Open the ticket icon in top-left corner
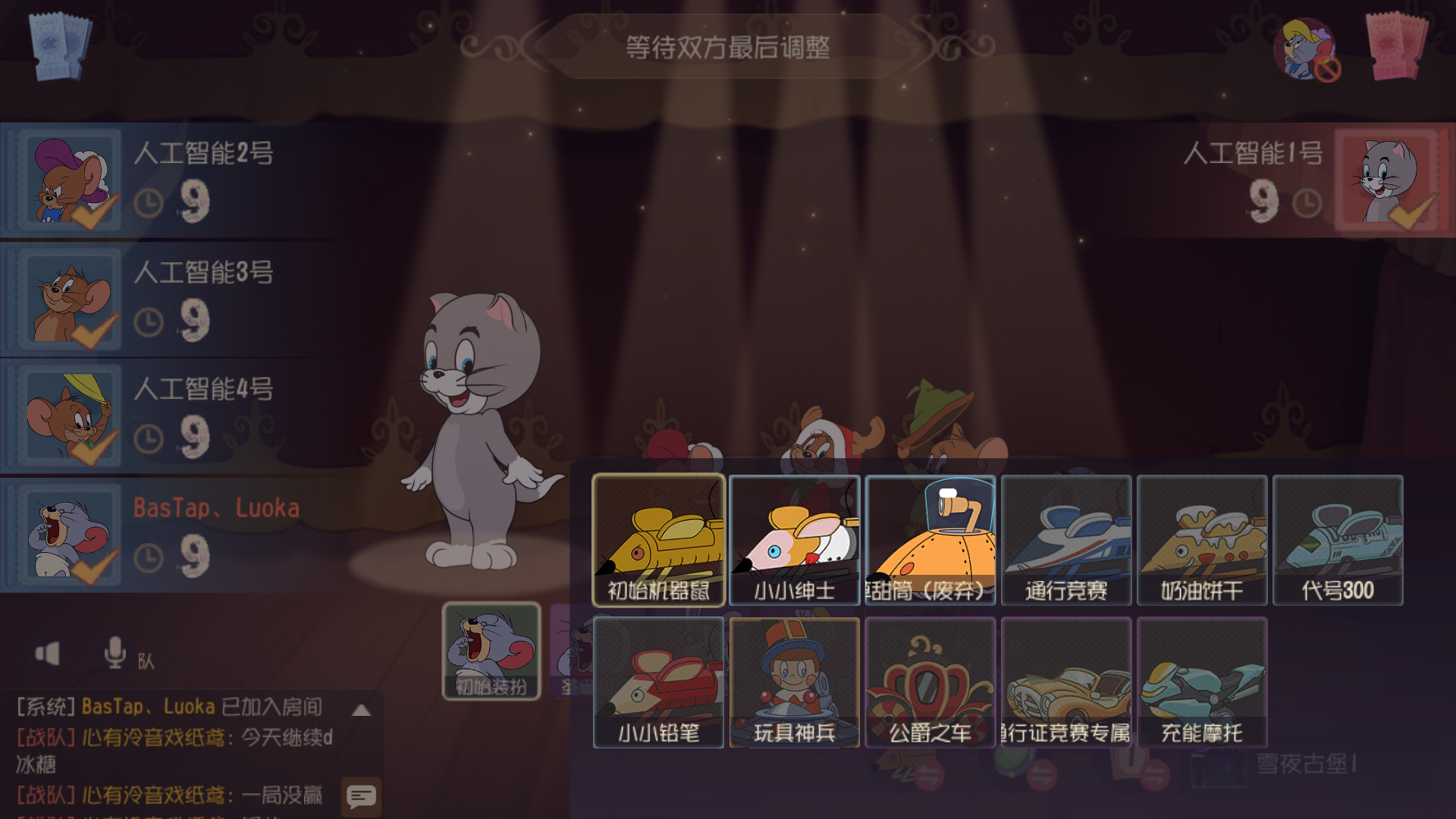The width and height of the screenshot is (1456, 819). click(x=61, y=47)
